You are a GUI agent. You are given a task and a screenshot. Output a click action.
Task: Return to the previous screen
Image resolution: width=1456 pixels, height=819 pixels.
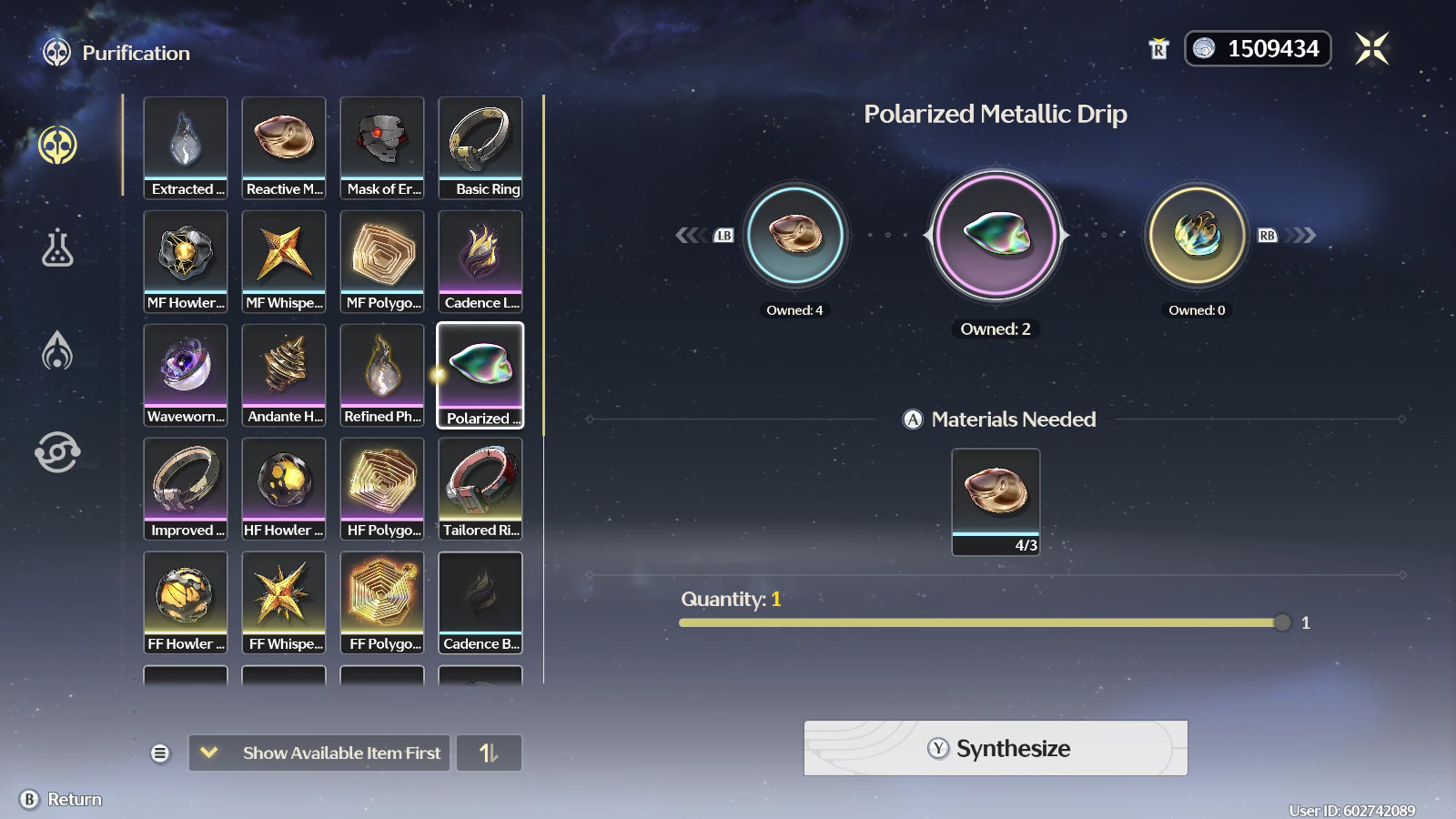(x=61, y=799)
